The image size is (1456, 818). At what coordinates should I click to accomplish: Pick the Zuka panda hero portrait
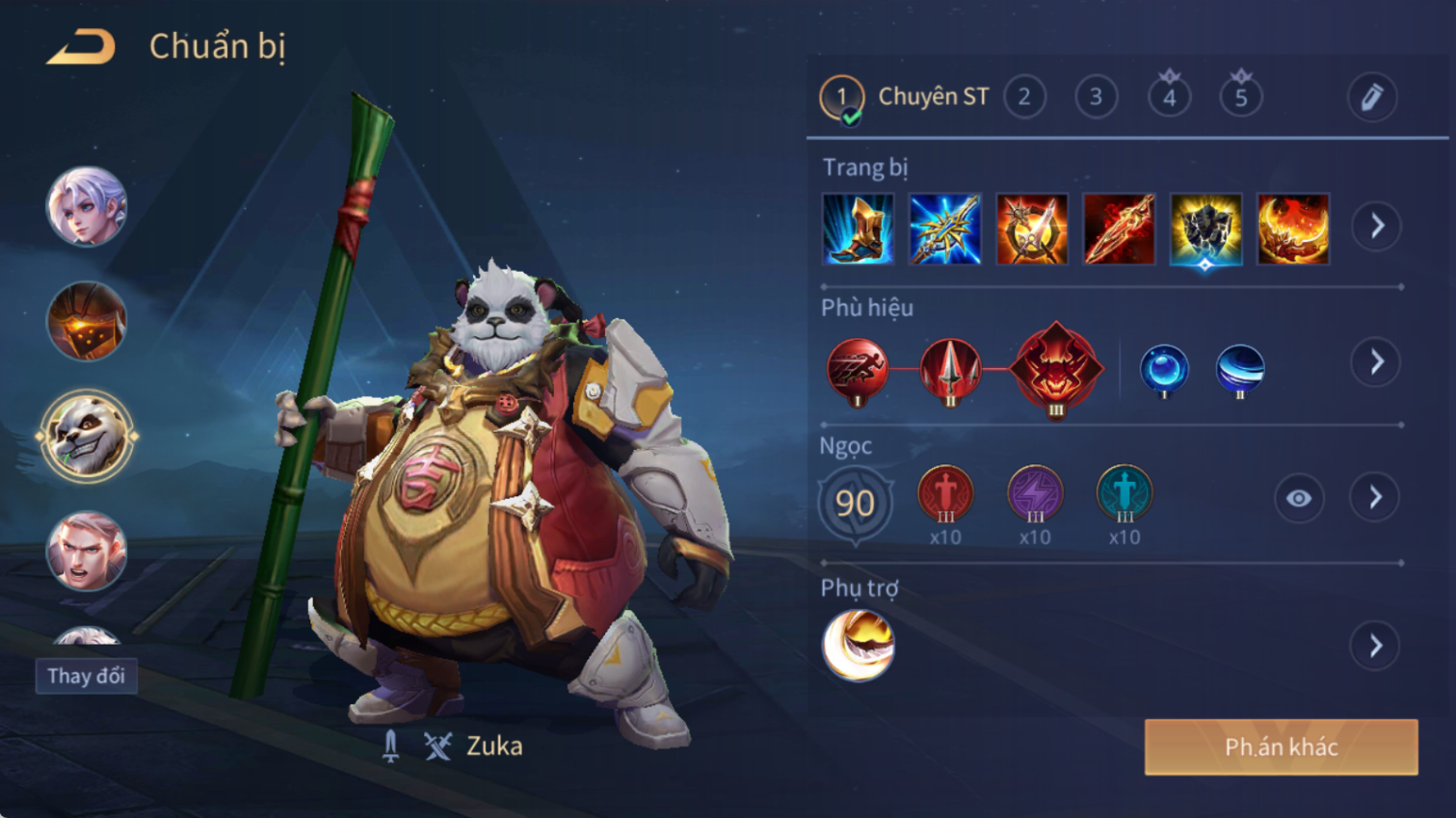click(x=87, y=436)
